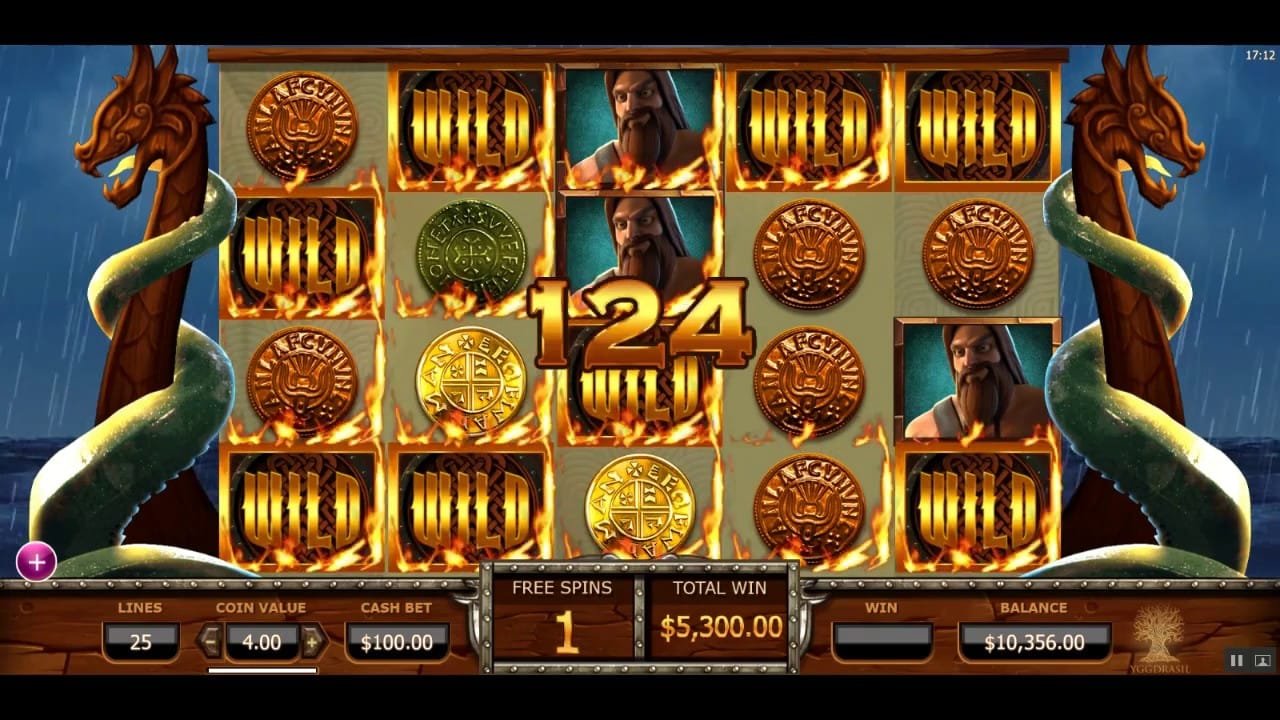Screen dimensions: 1280x720
Task: Open the purple plus menu button
Action: pyautogui.click(x=37, y=563)
